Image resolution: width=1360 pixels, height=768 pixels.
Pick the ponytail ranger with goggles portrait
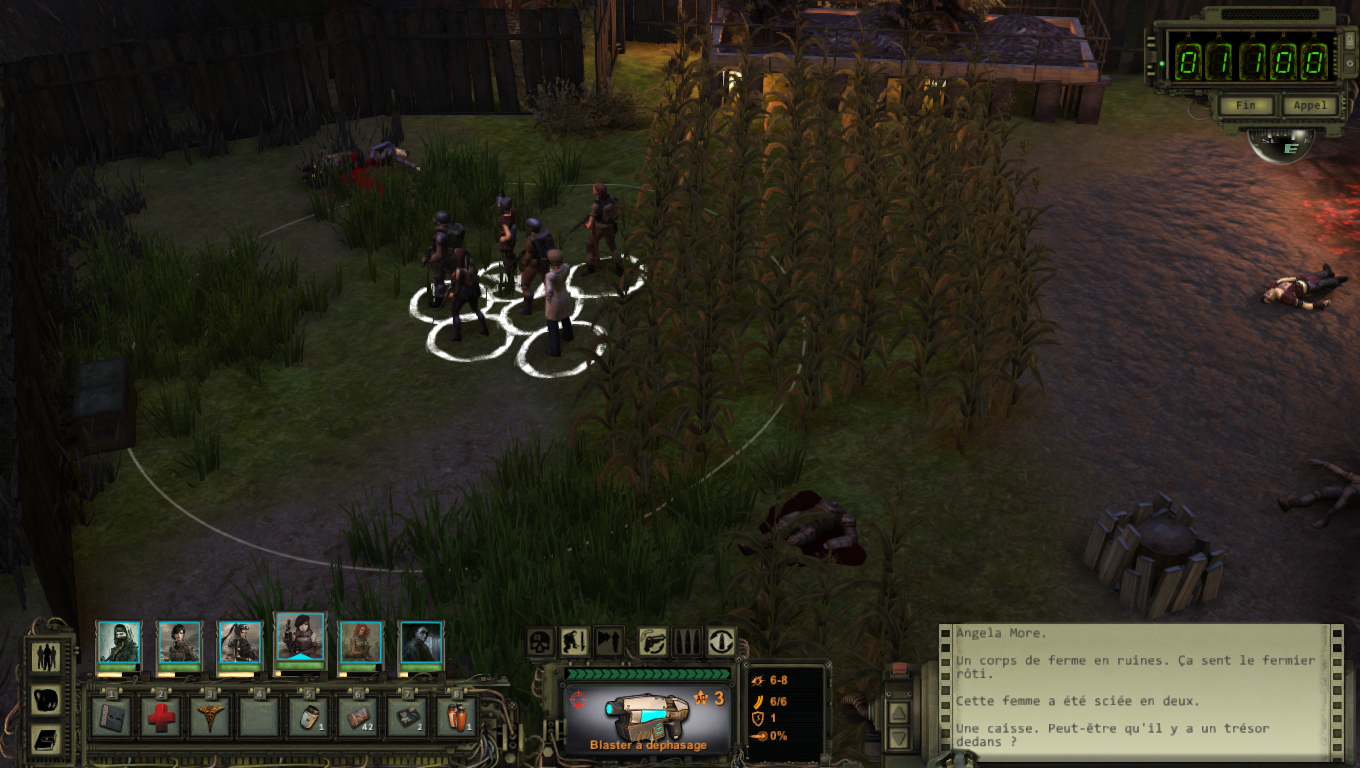(240, 643)
